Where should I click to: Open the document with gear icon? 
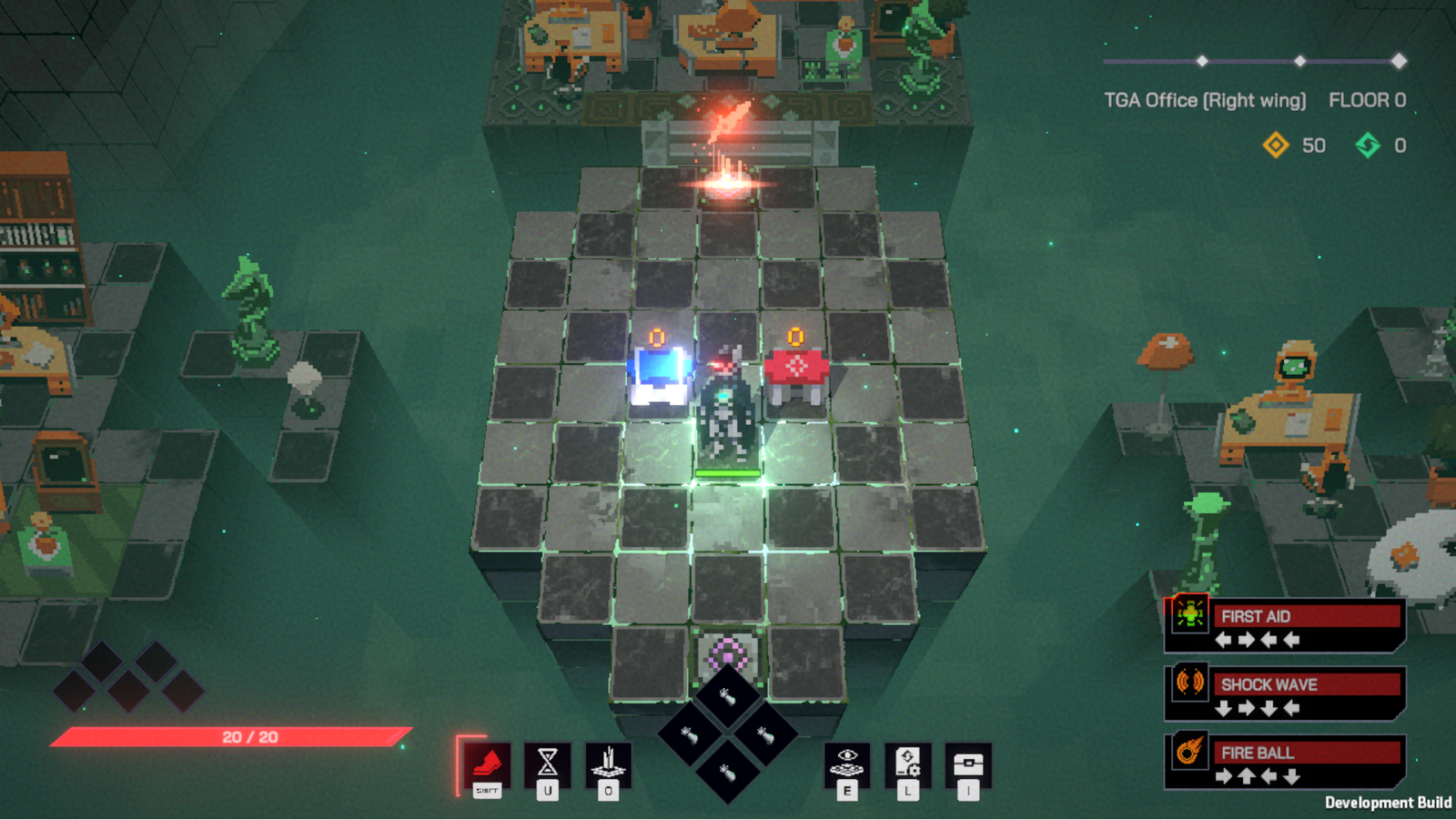908,763
